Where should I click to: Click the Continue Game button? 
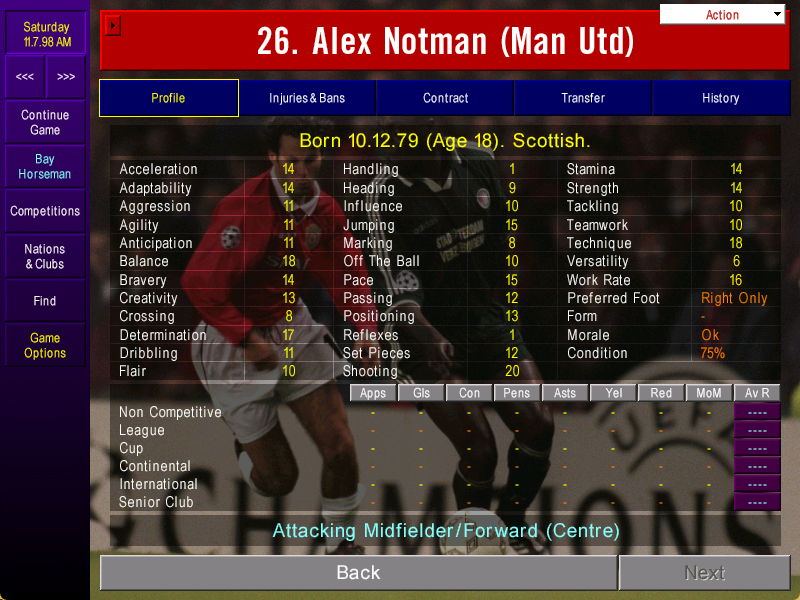pyautogui.click(x=45, y=122)
